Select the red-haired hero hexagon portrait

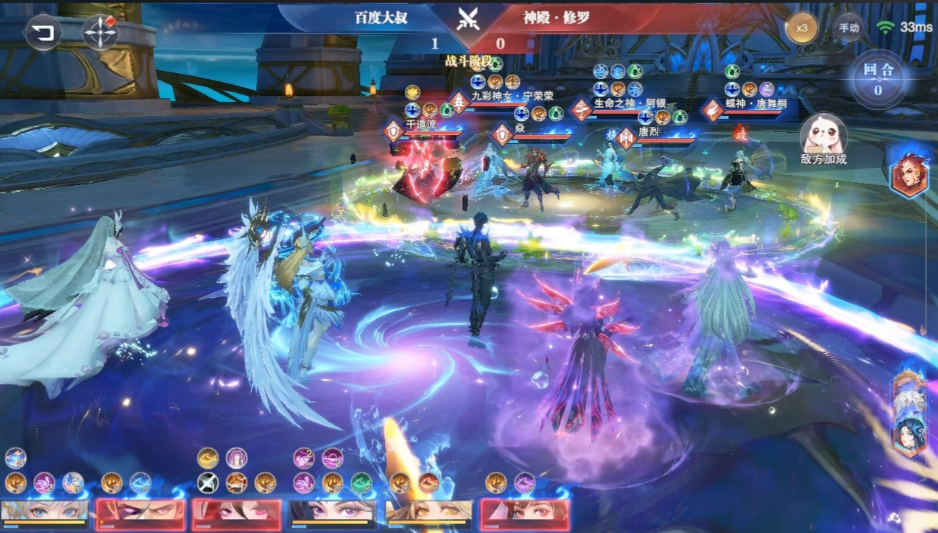[908, 170]
